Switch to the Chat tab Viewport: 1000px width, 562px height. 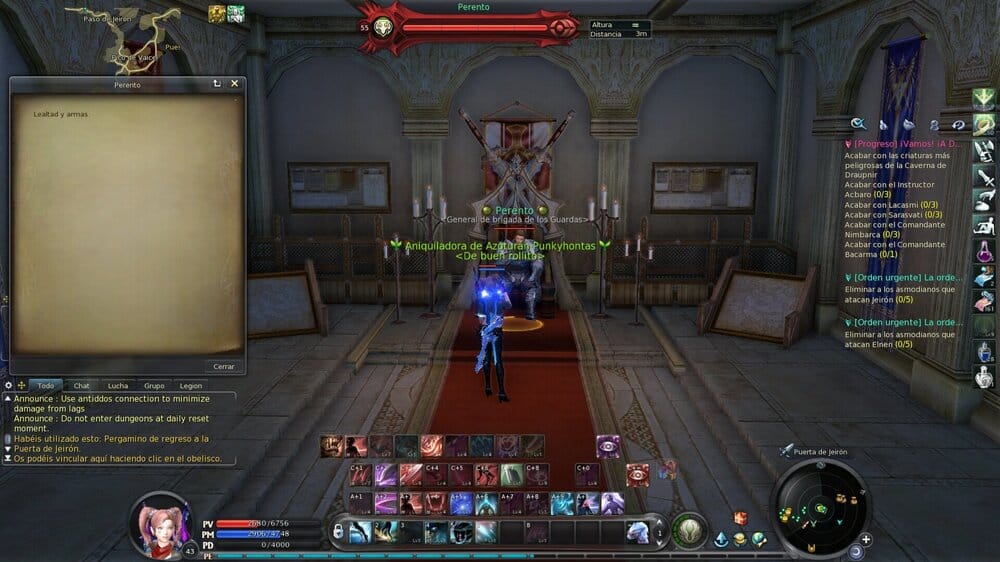81,385
